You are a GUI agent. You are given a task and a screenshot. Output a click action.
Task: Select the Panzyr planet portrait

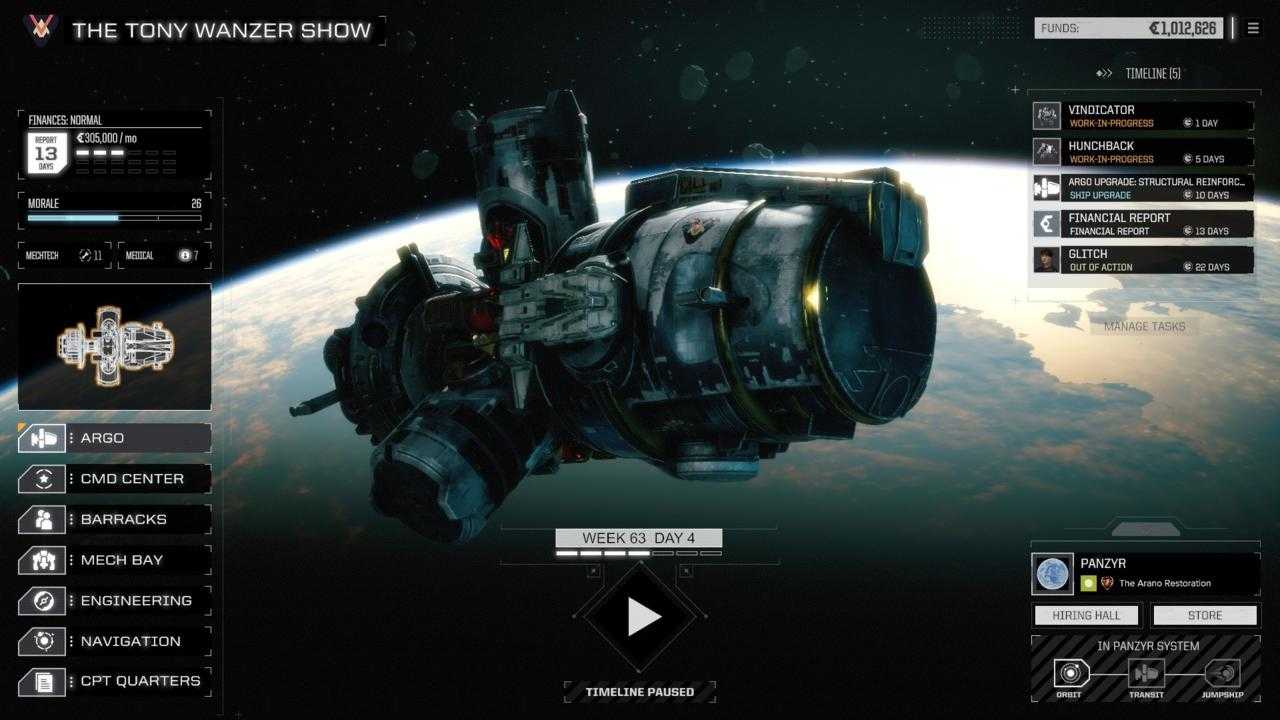[1052, 574]
